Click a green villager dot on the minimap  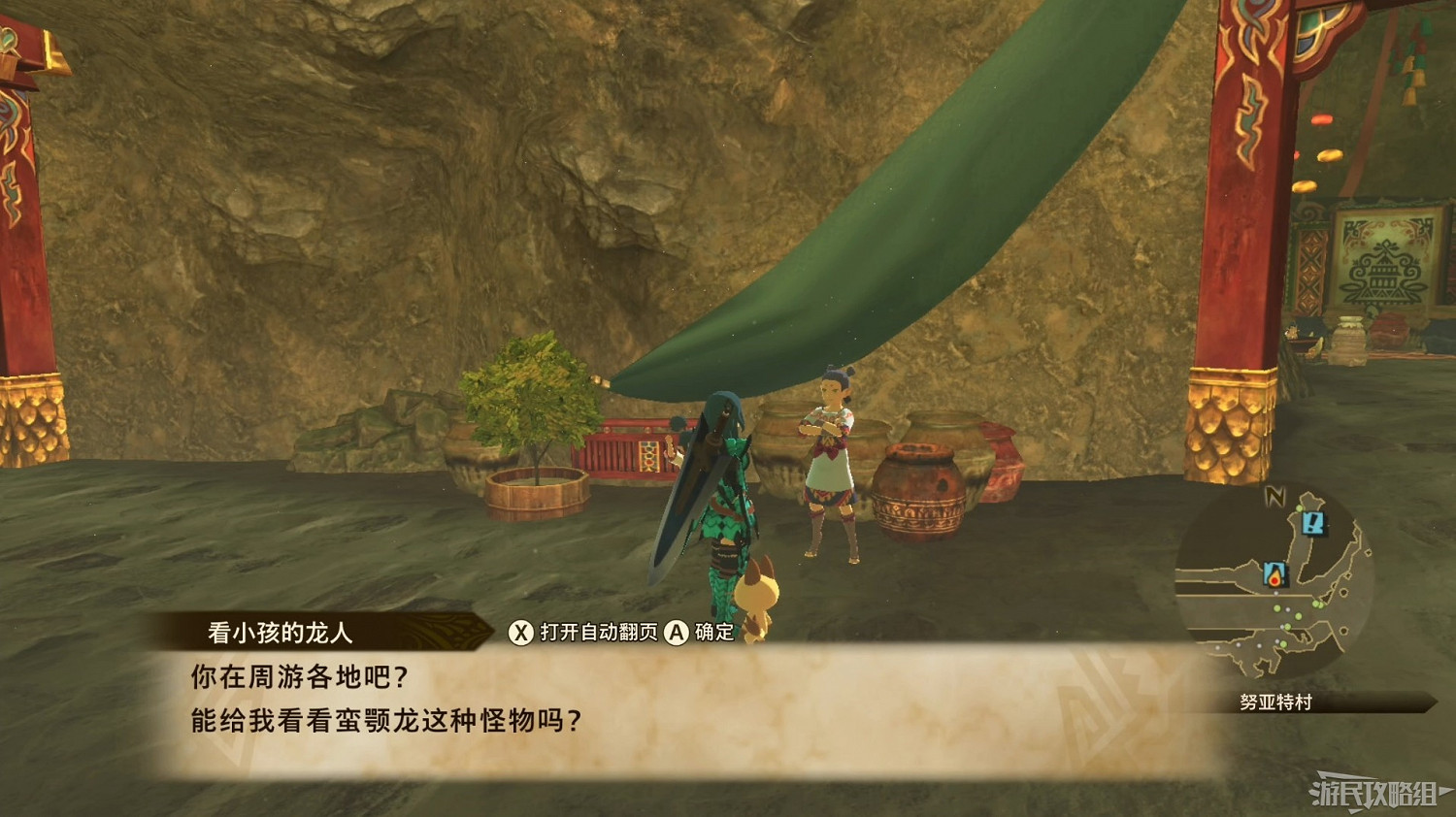[x=1277, y=608]
